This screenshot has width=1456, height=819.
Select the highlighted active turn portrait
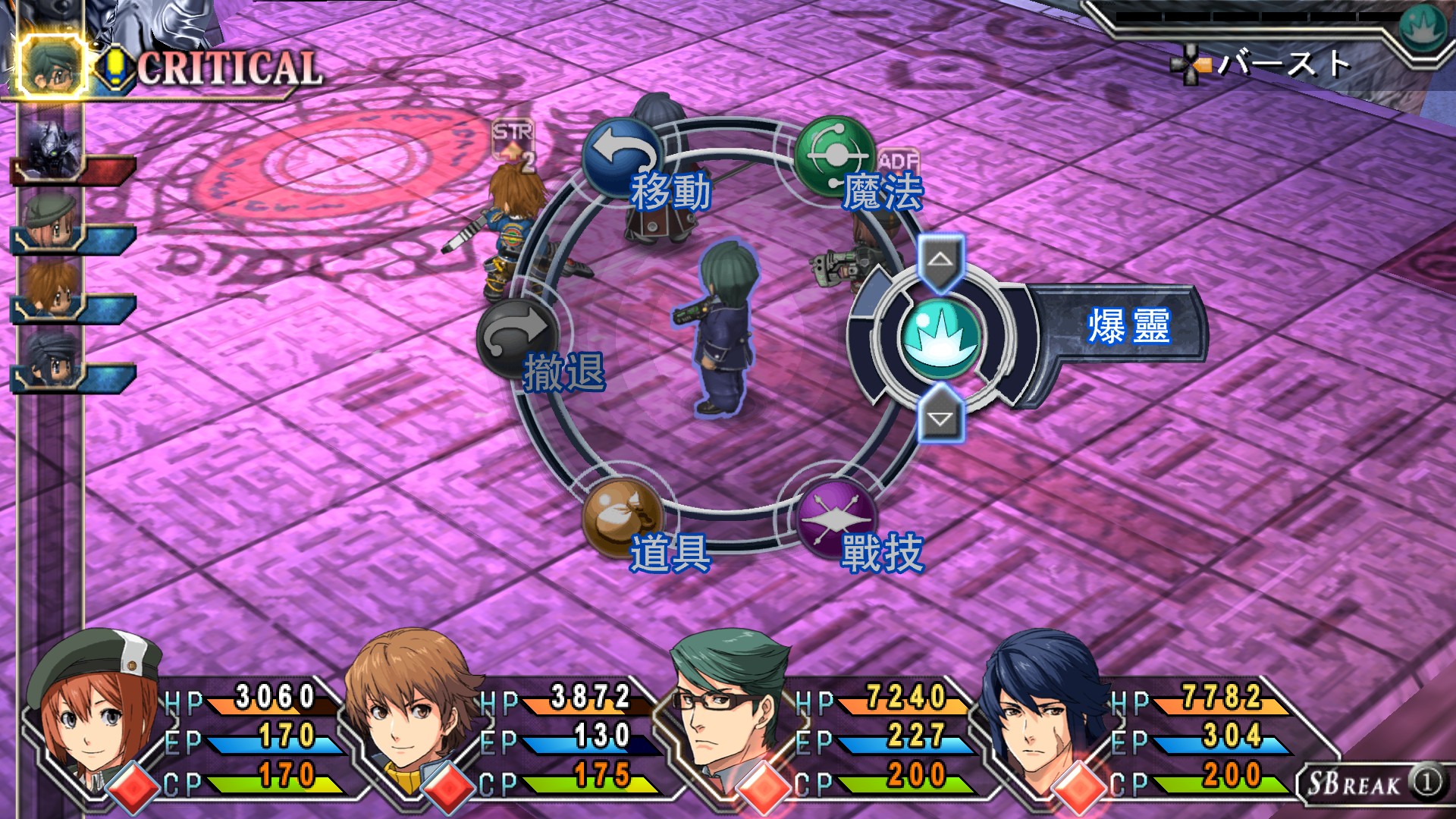click(52, 67)
